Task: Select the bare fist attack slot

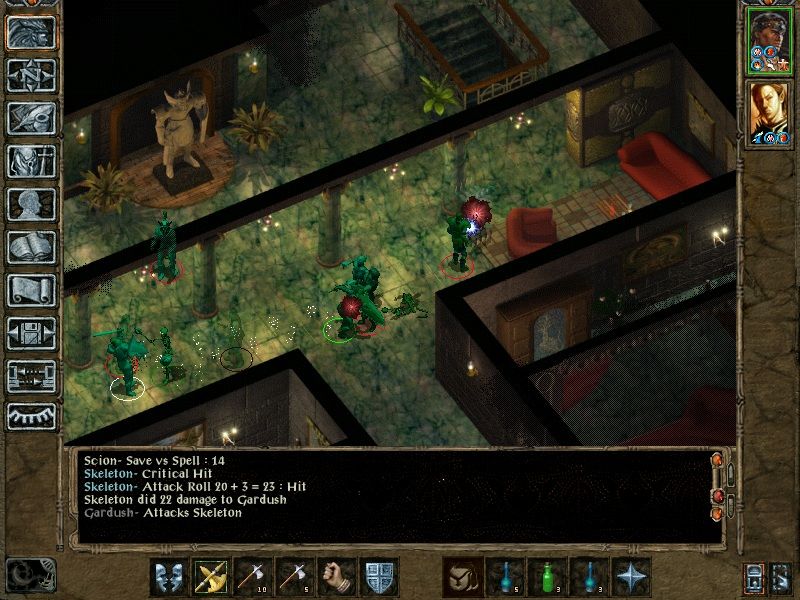Action: click(336, 577)
